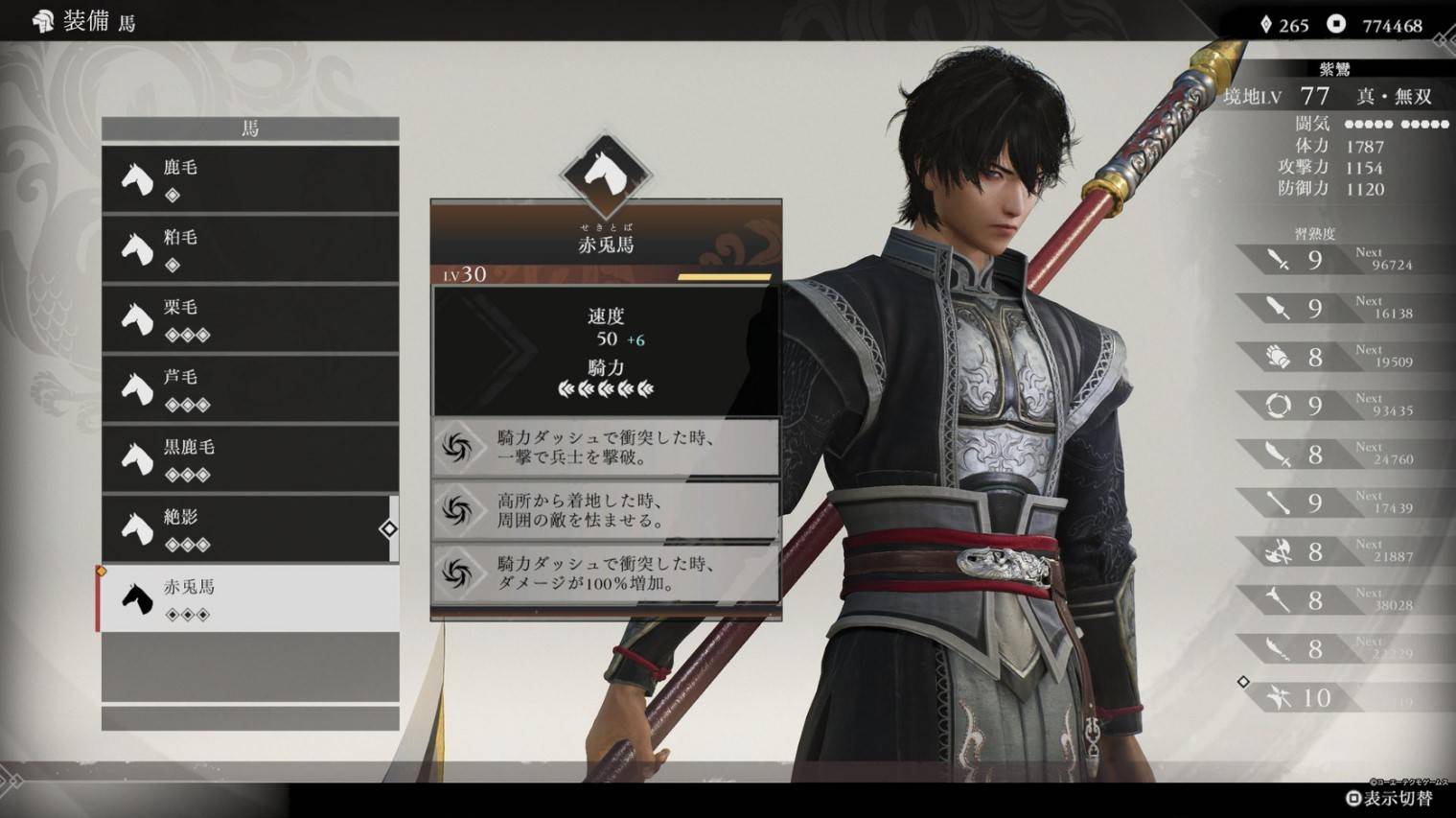The height and width of the screenshot is (818, 1456).
Task: Choose the 粕毛 horse from the list
Action: tap(250, 249)
